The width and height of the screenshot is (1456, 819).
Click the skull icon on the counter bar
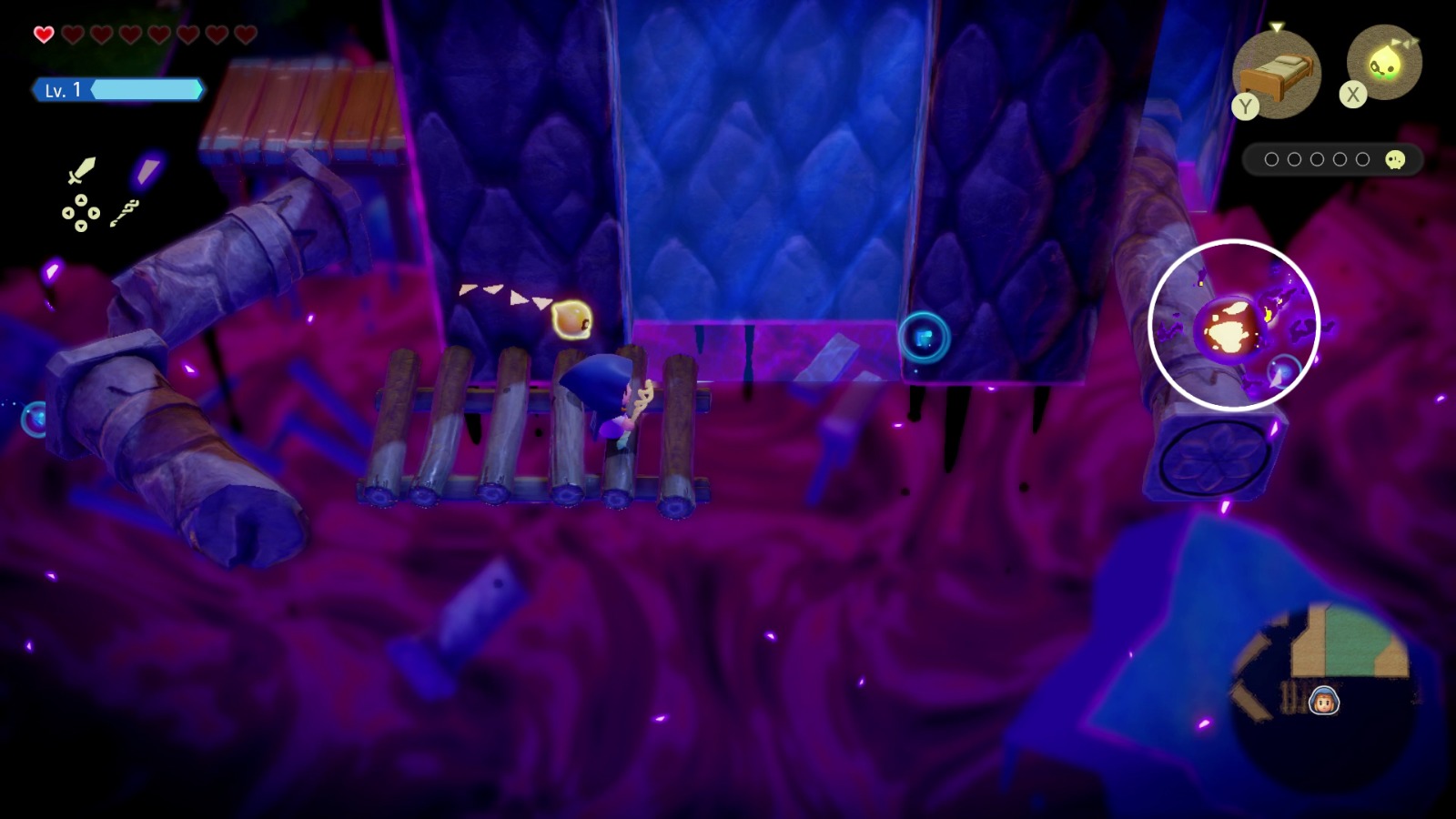1396,159
